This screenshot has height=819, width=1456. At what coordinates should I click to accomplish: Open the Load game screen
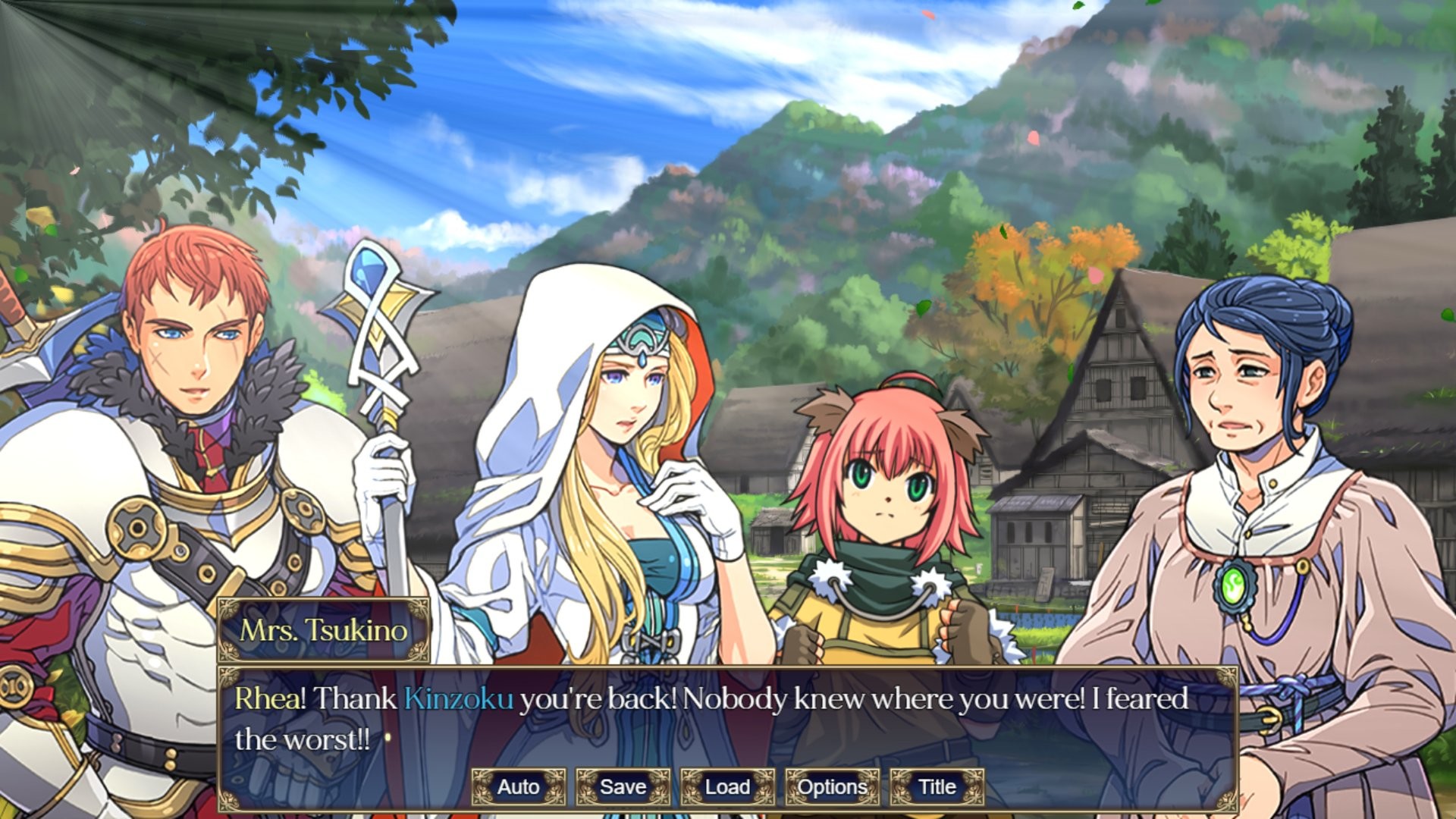(726, 787)
